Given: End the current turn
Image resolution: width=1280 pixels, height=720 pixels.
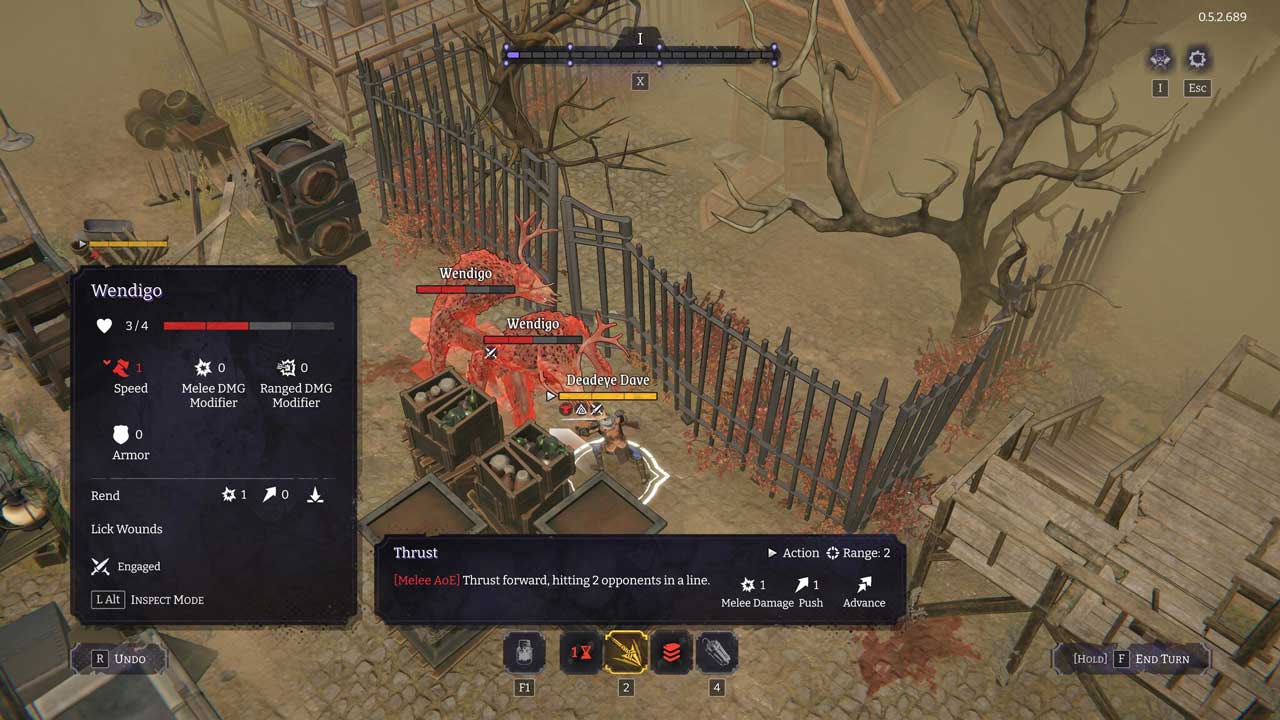Looking at the screenshot, I should click(x=1131, y=659).
